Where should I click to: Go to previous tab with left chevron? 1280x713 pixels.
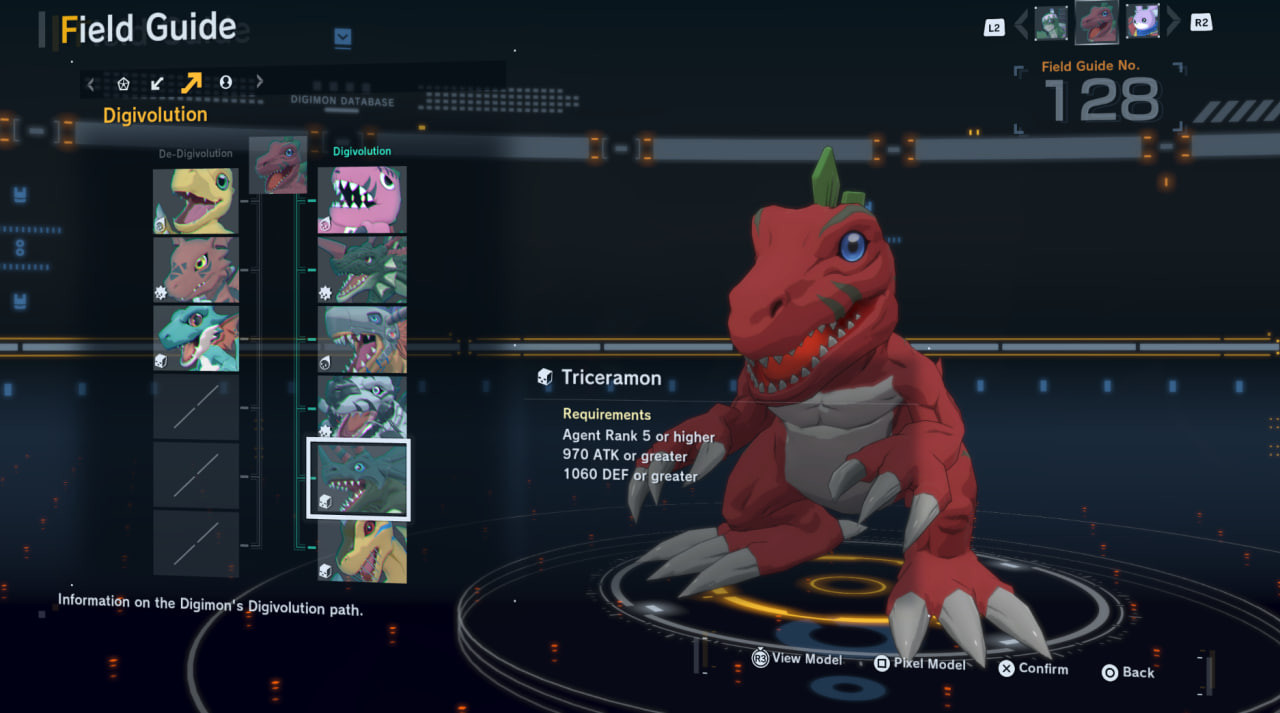pos(91,83)
